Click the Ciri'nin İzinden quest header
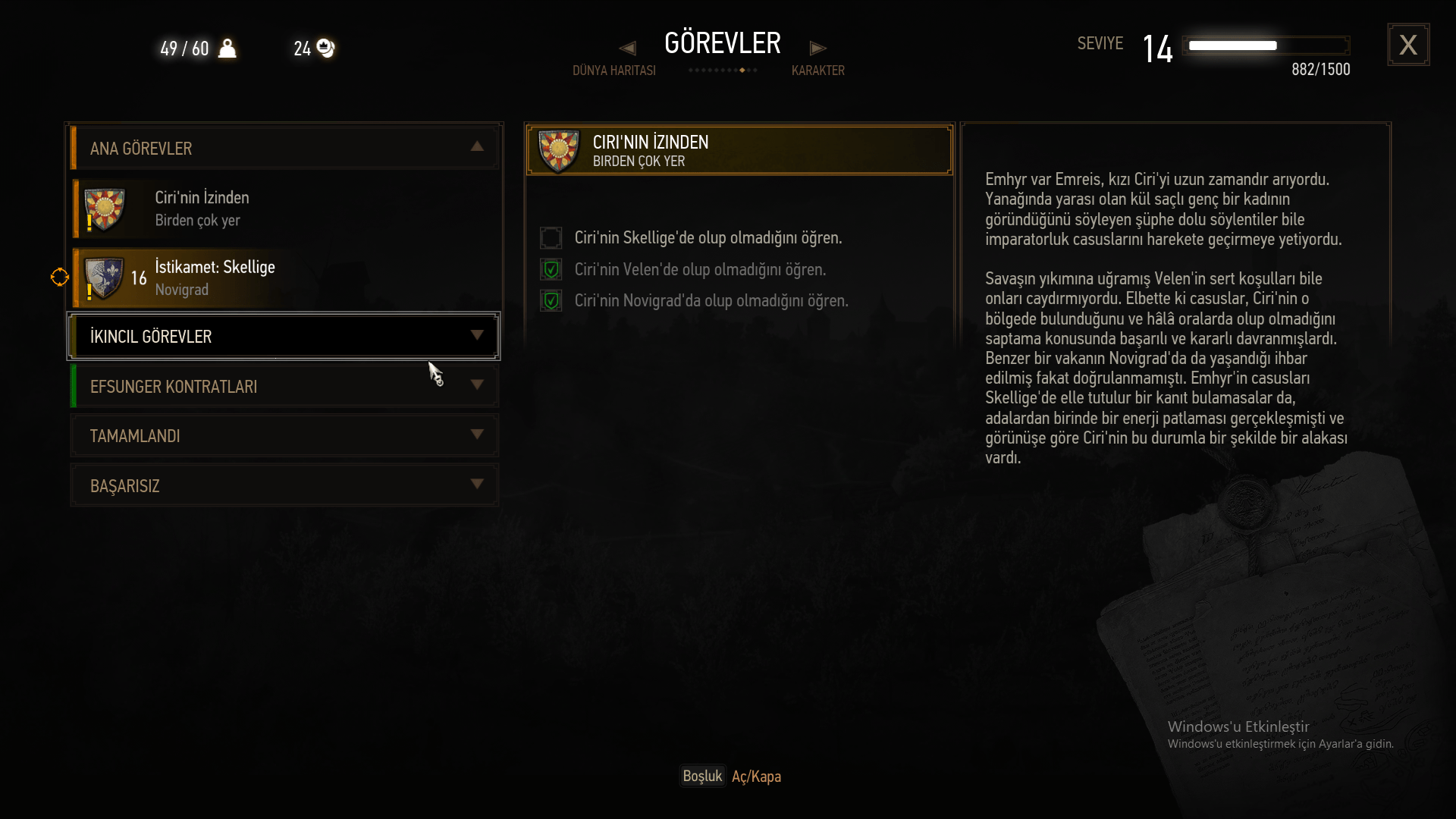 click(739, 150)
